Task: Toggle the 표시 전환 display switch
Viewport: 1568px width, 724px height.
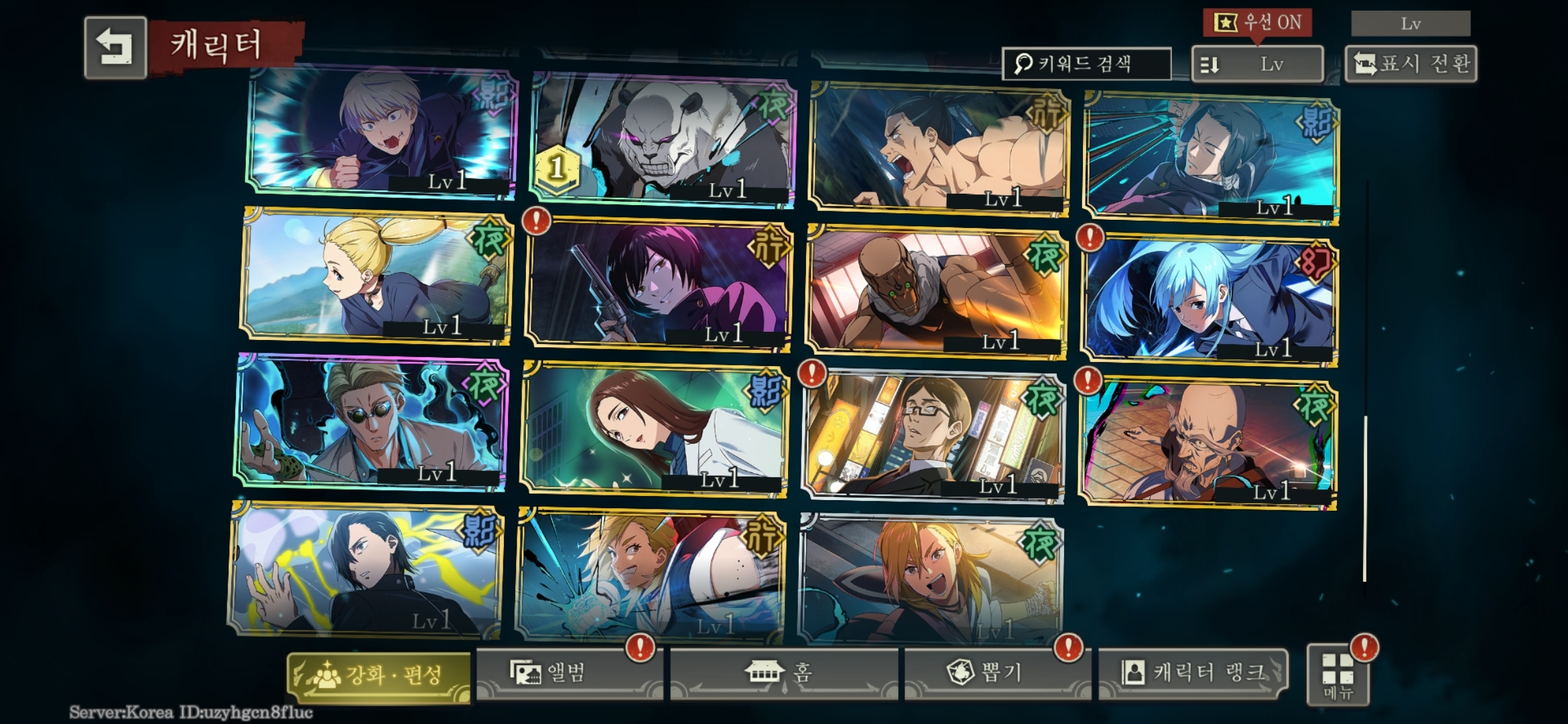Action: tap(1411, 64)
